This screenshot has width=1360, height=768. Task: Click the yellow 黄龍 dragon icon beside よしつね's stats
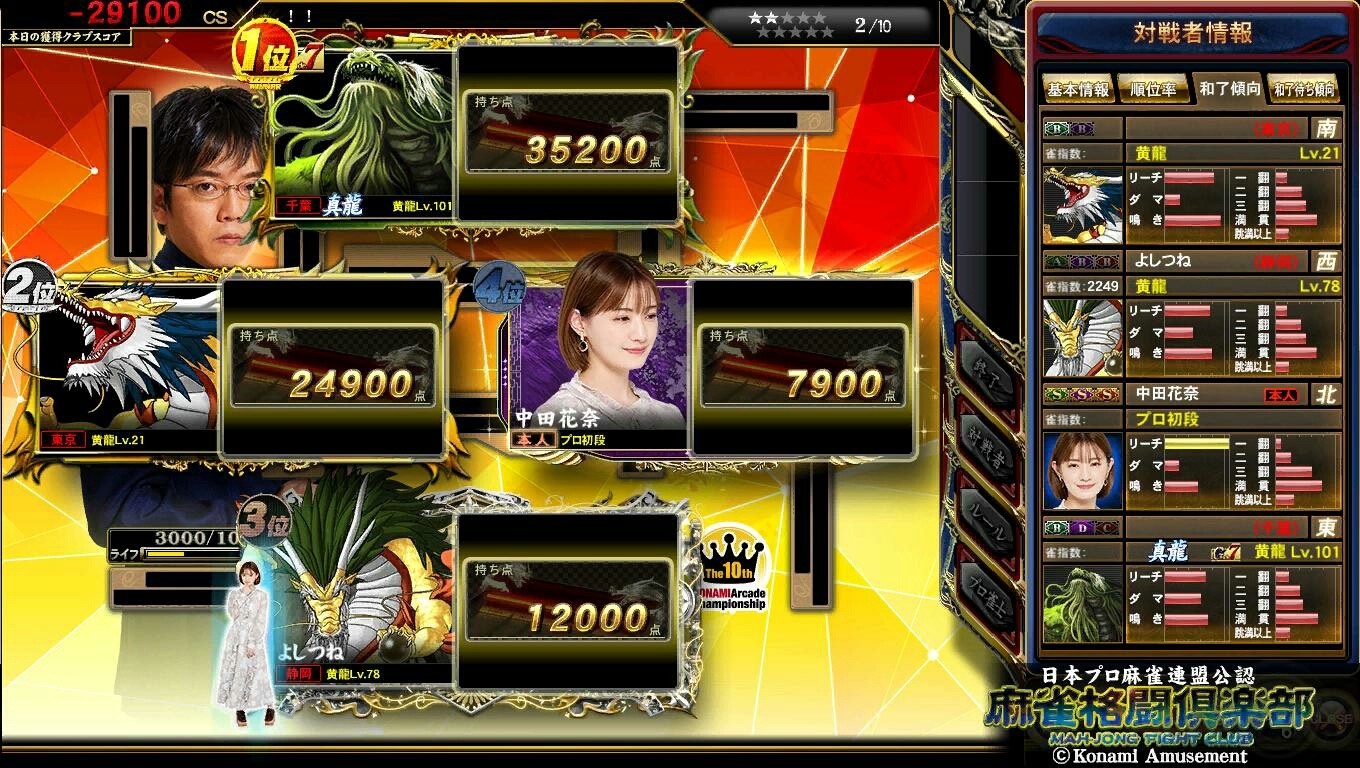pyautogui.click(x=1081, y=337)
